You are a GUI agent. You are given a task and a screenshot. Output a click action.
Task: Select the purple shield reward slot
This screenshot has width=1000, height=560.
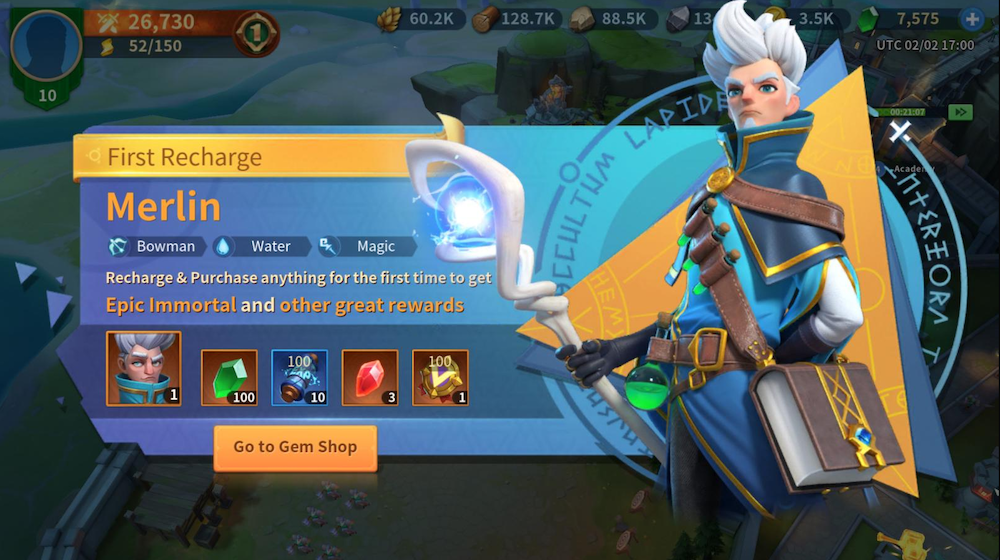click(x=440, y=377)
